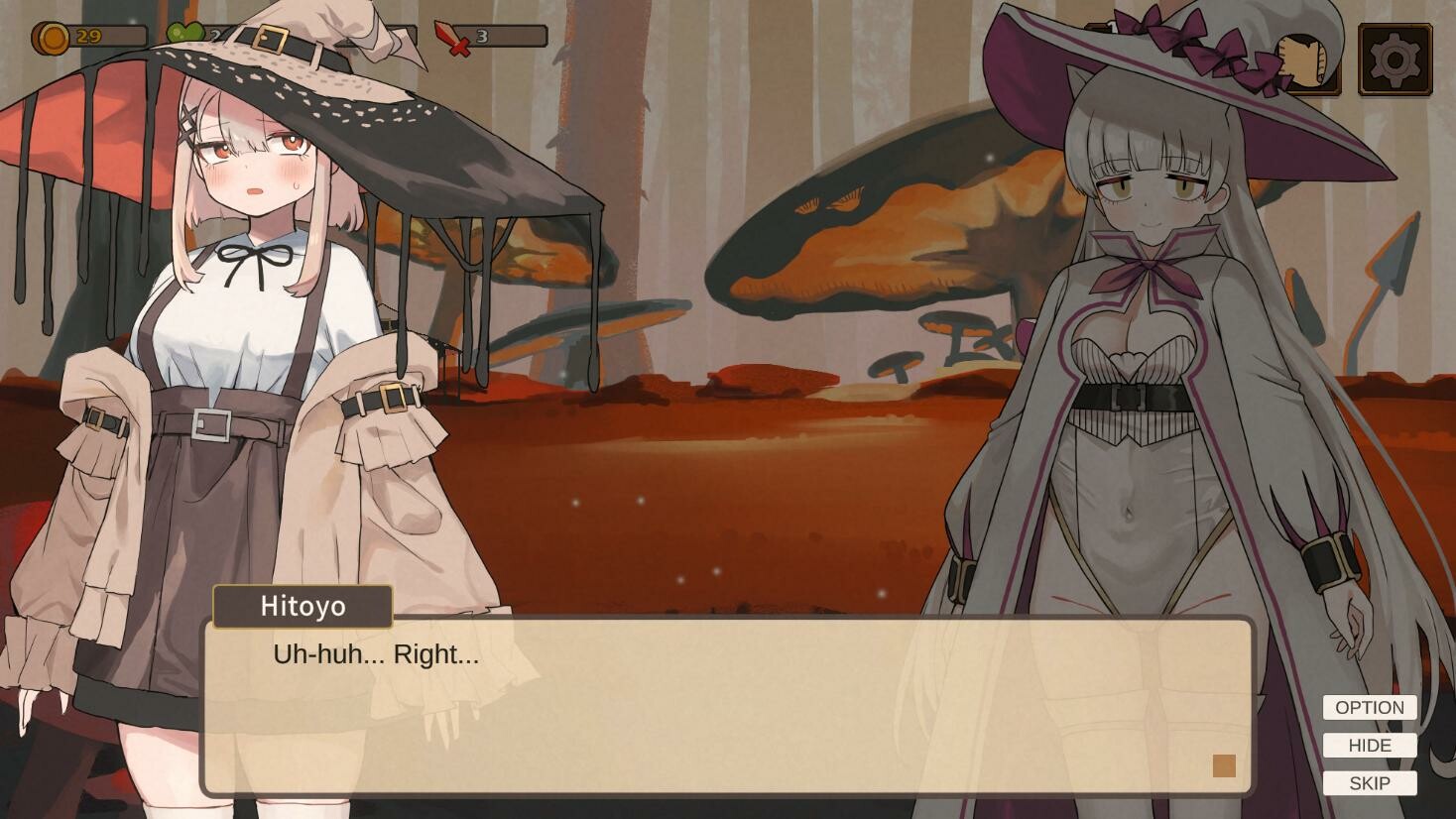The height and width of the screenshot is (819, 1456).
Task: Click the Hitoyo name plate
Action: (302, 606)
